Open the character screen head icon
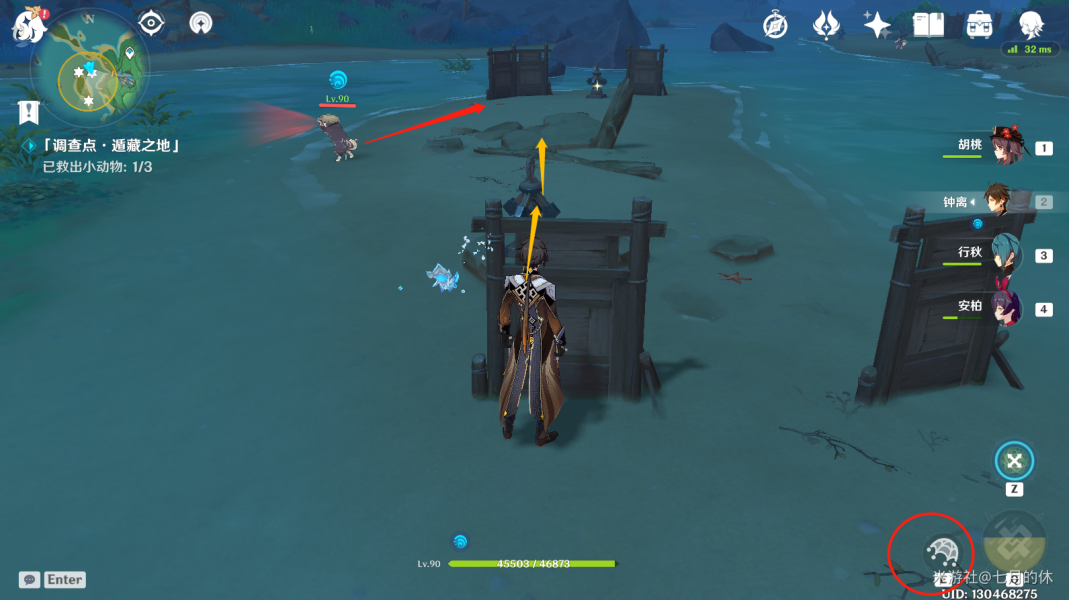 coord(1031,24)
